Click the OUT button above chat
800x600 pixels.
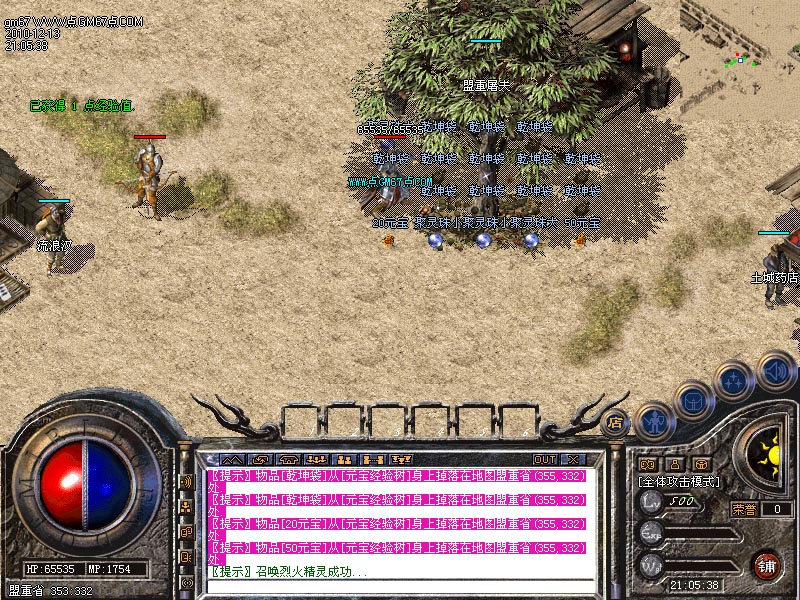coord(546,459)
